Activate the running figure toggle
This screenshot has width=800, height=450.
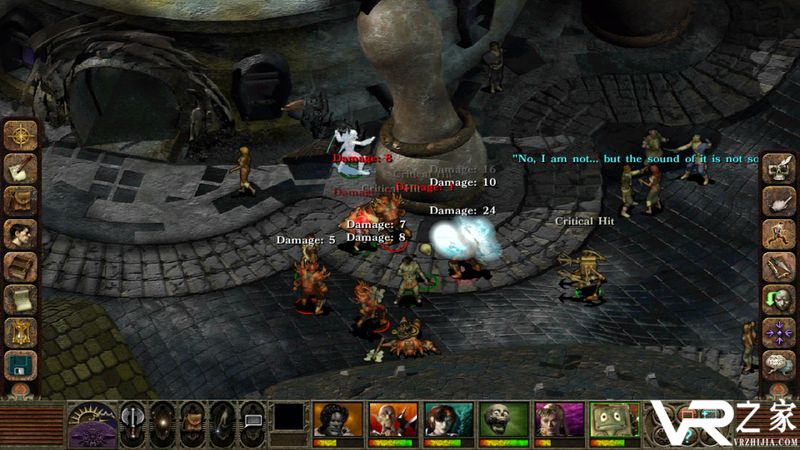777,234
